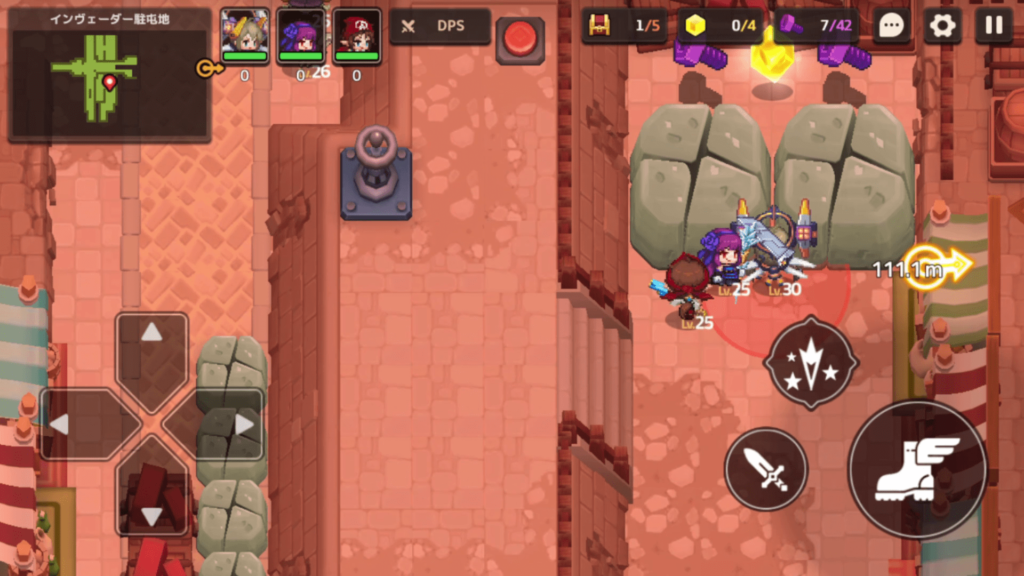
Task: Pause the game
Action: (x=993, y=26)
